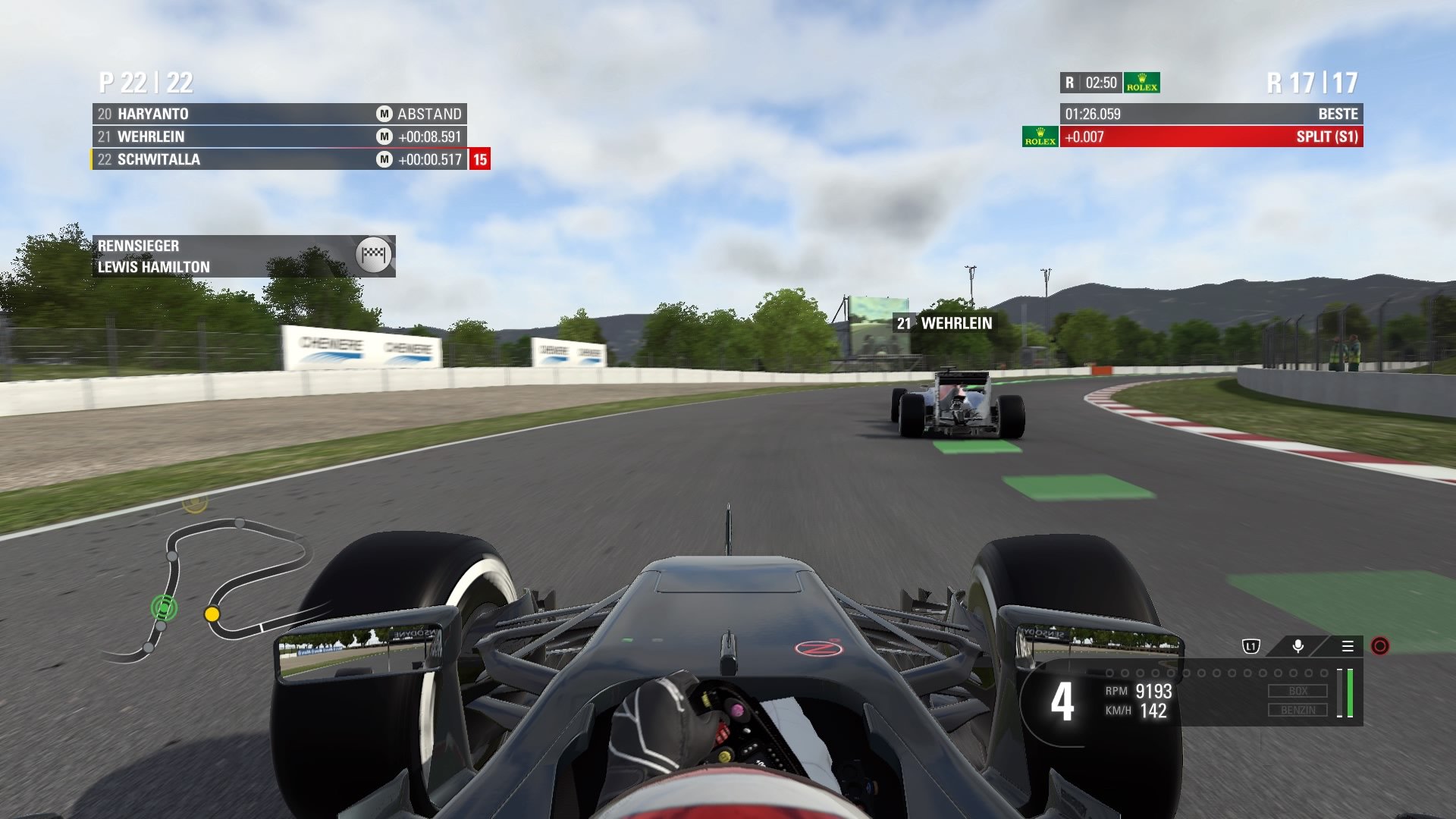Select the microphone voice command icon
The height and width of the screenshot is (819, 1456).
[x=1298, y=647]
